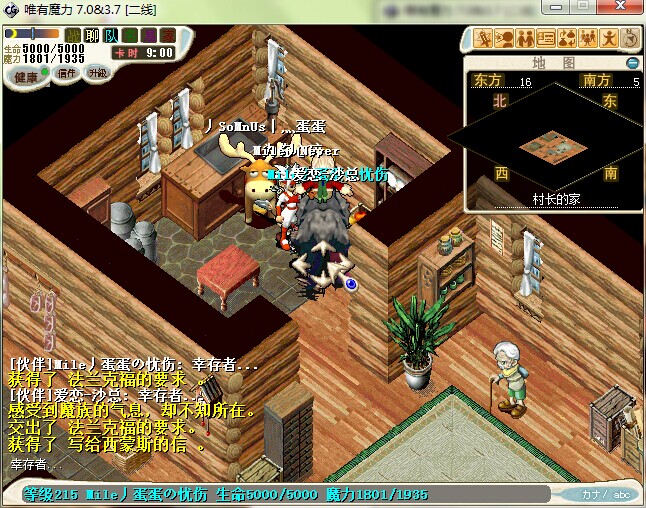Choose the two-people party icon

coord(526,40)
